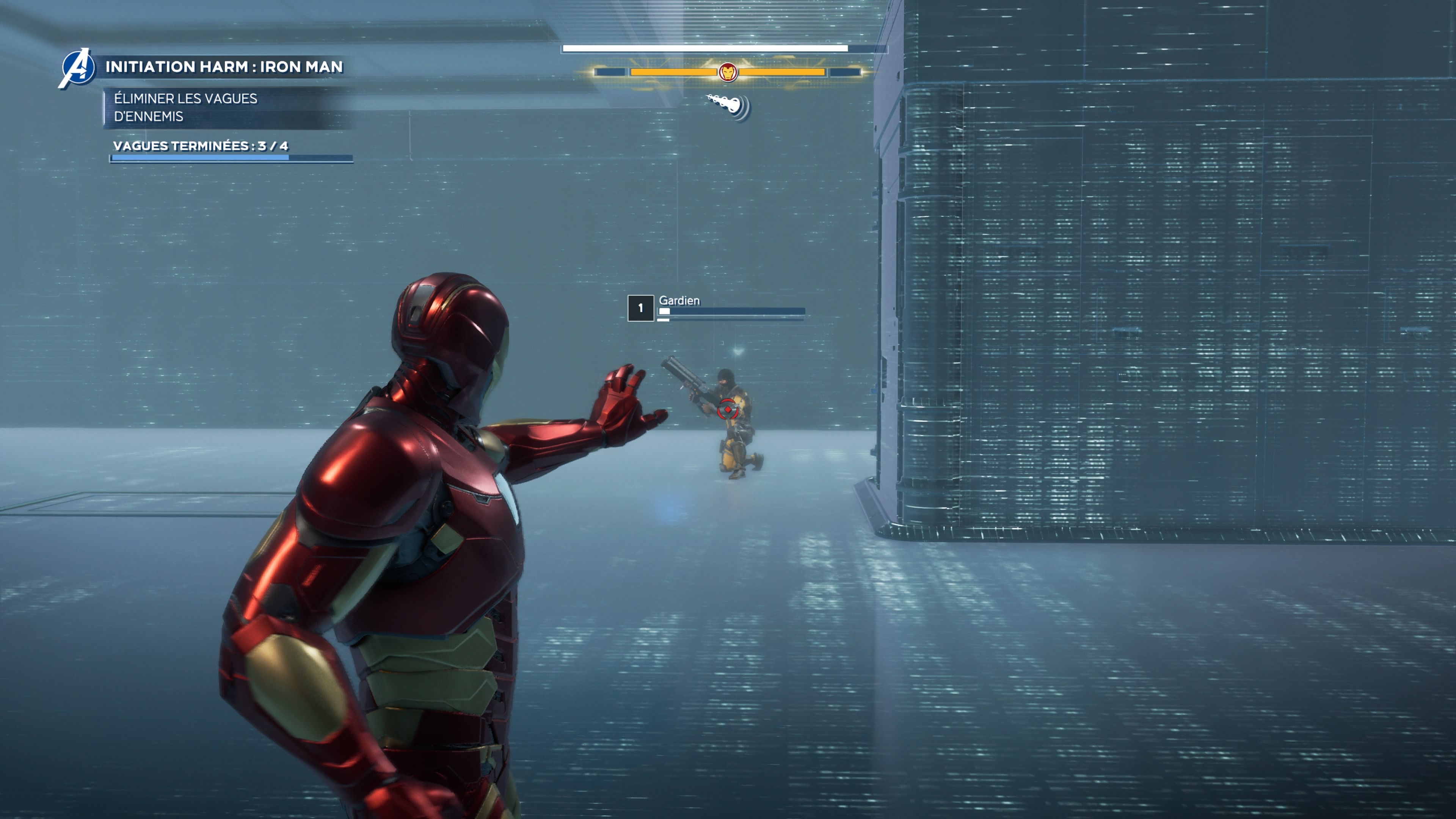The image size is (1456, 819).
Task: Select the Initiation HARM: Iron Man mission title
Action: click(224, 67)
